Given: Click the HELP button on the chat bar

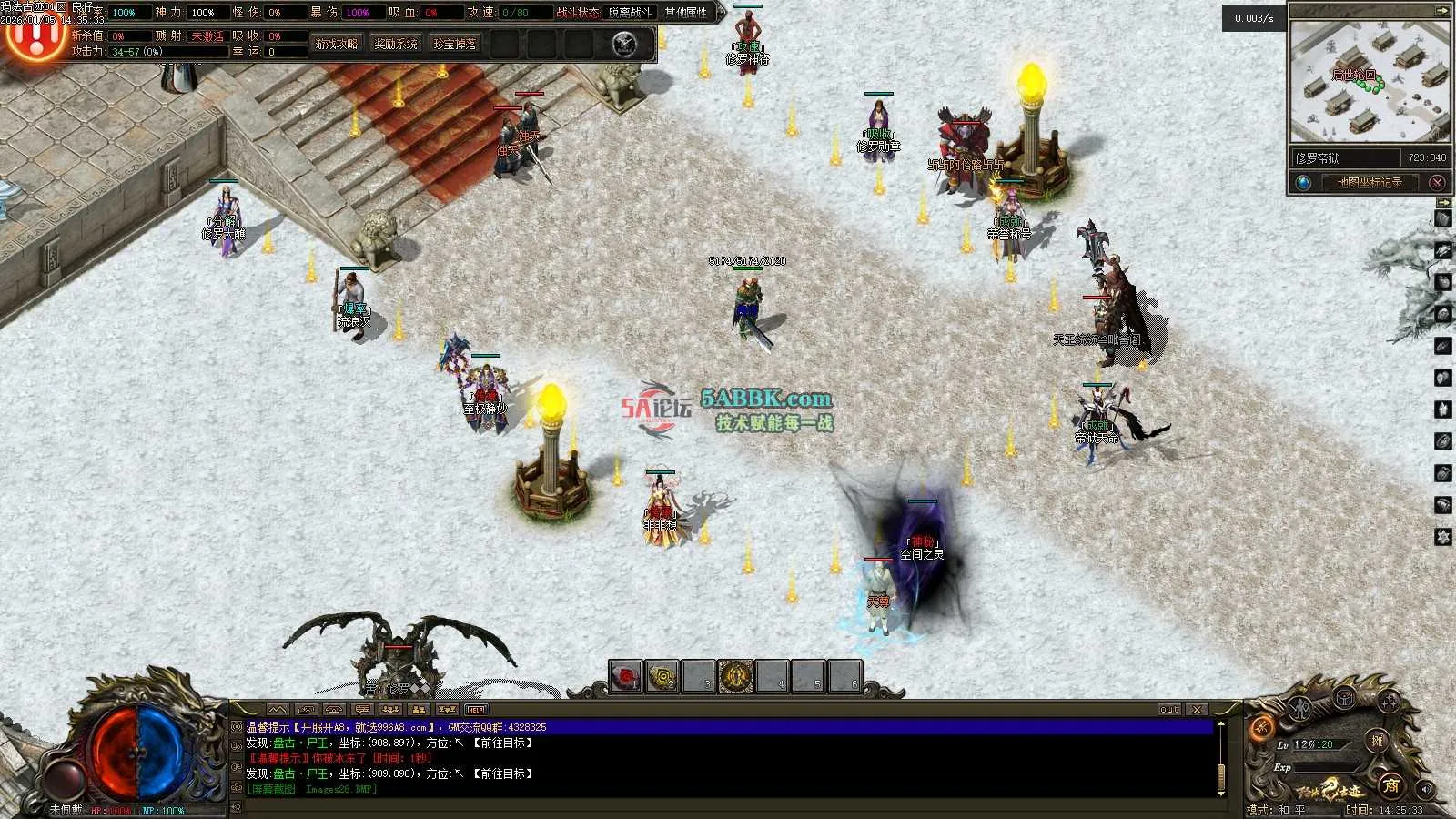Looking at the screenshot, I should (x=476, y=709).
